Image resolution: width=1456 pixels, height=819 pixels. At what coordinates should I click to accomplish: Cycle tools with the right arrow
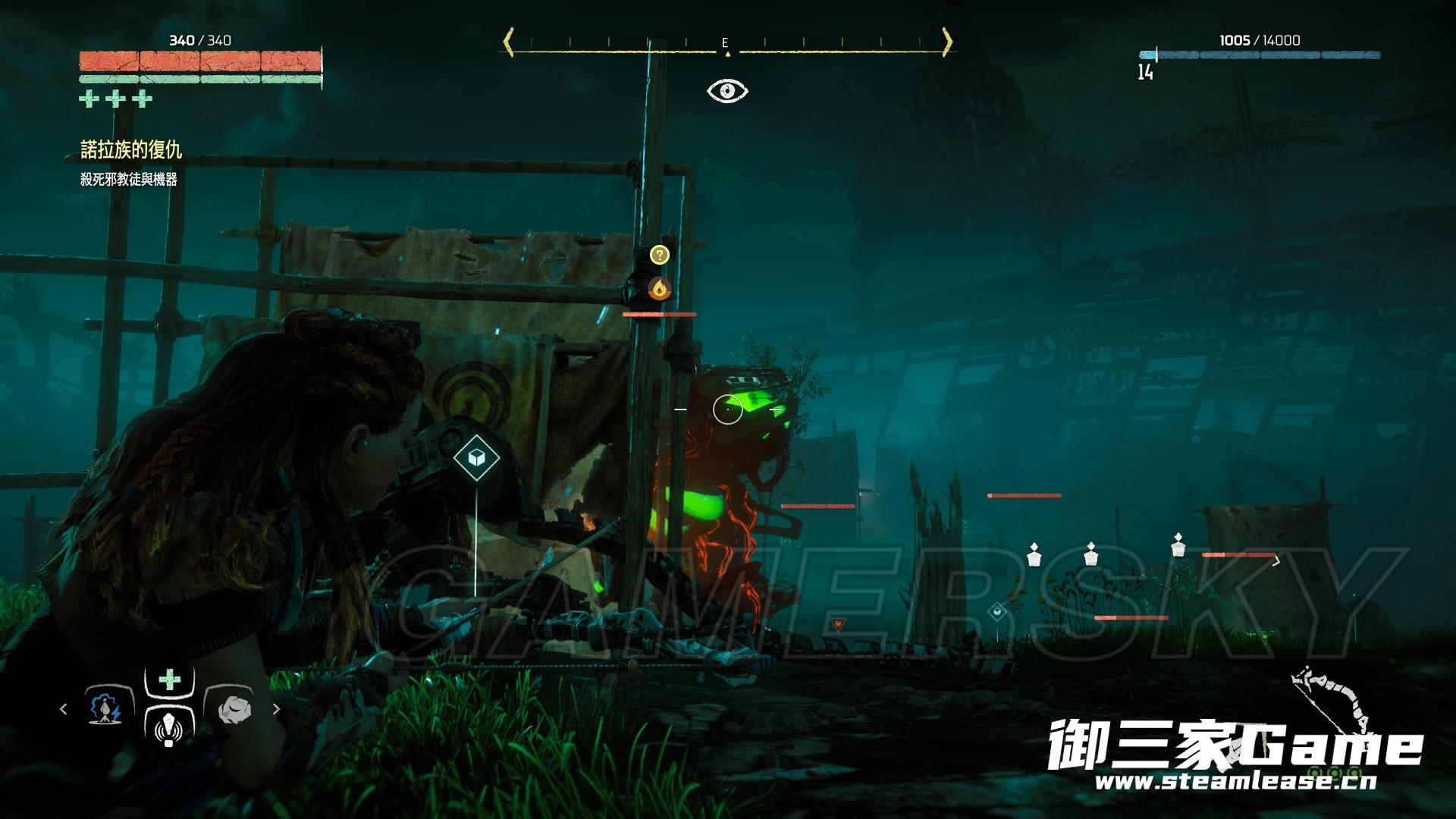(276, 709)
